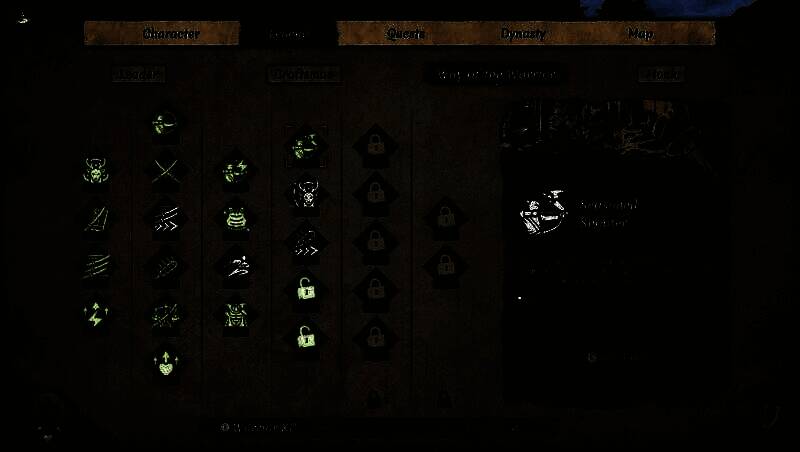Select the chest armor skill icon
800x452 pixels.
[x=236, y=219]
